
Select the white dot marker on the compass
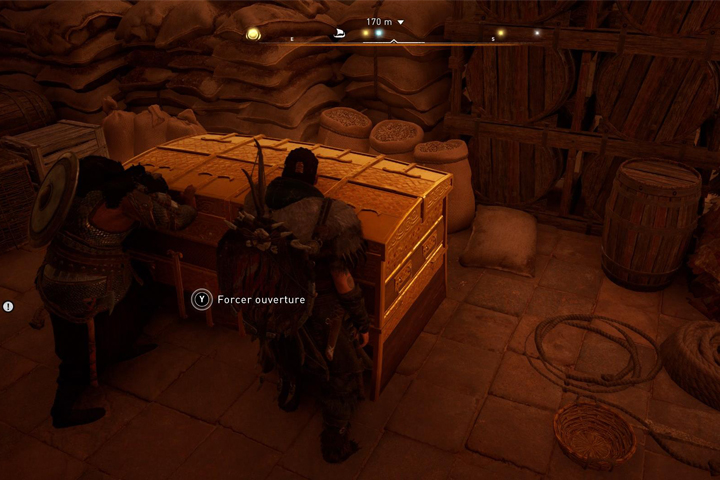[x=537, y=33]
